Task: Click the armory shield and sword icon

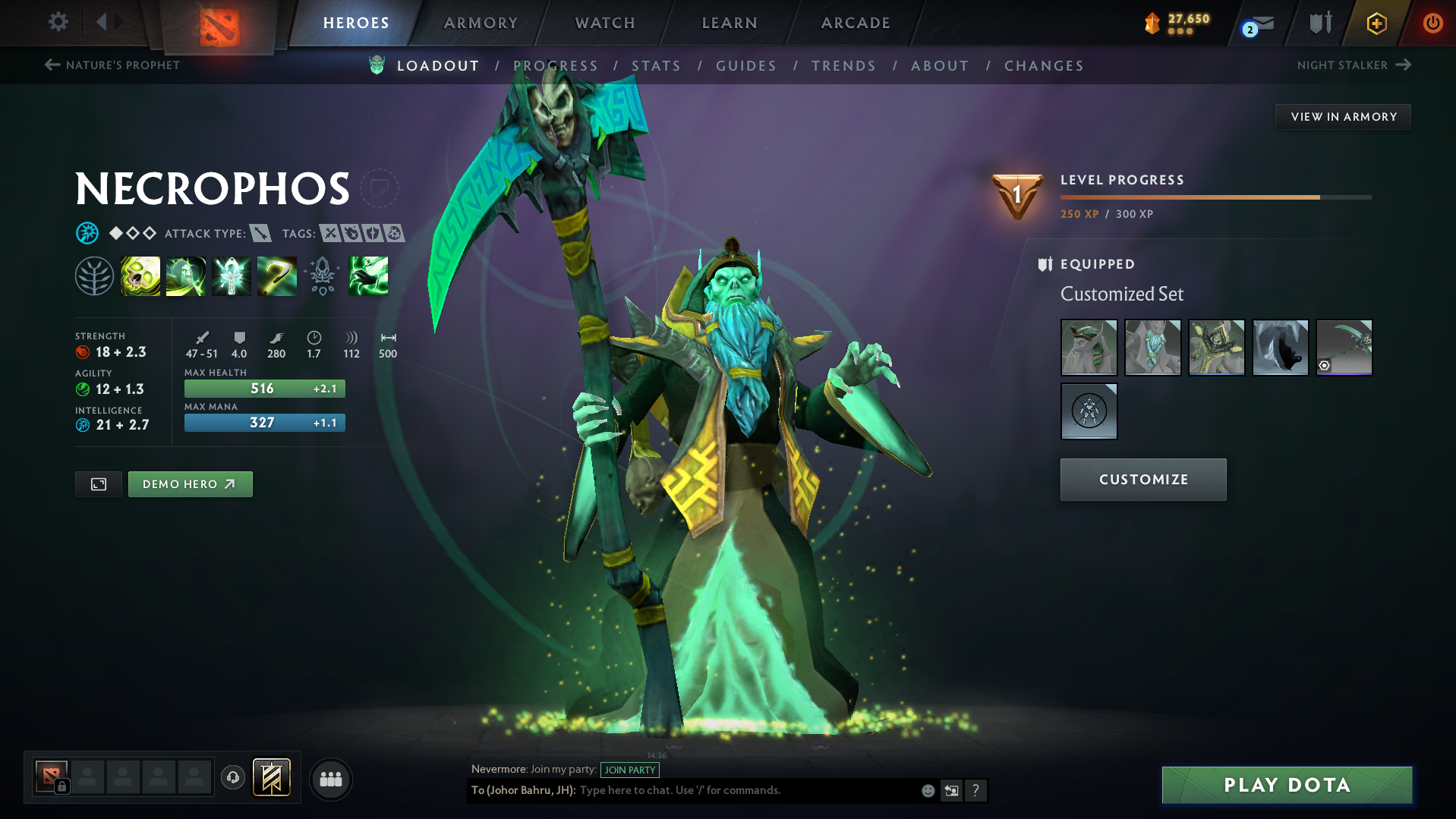Action: (1319, 23)
